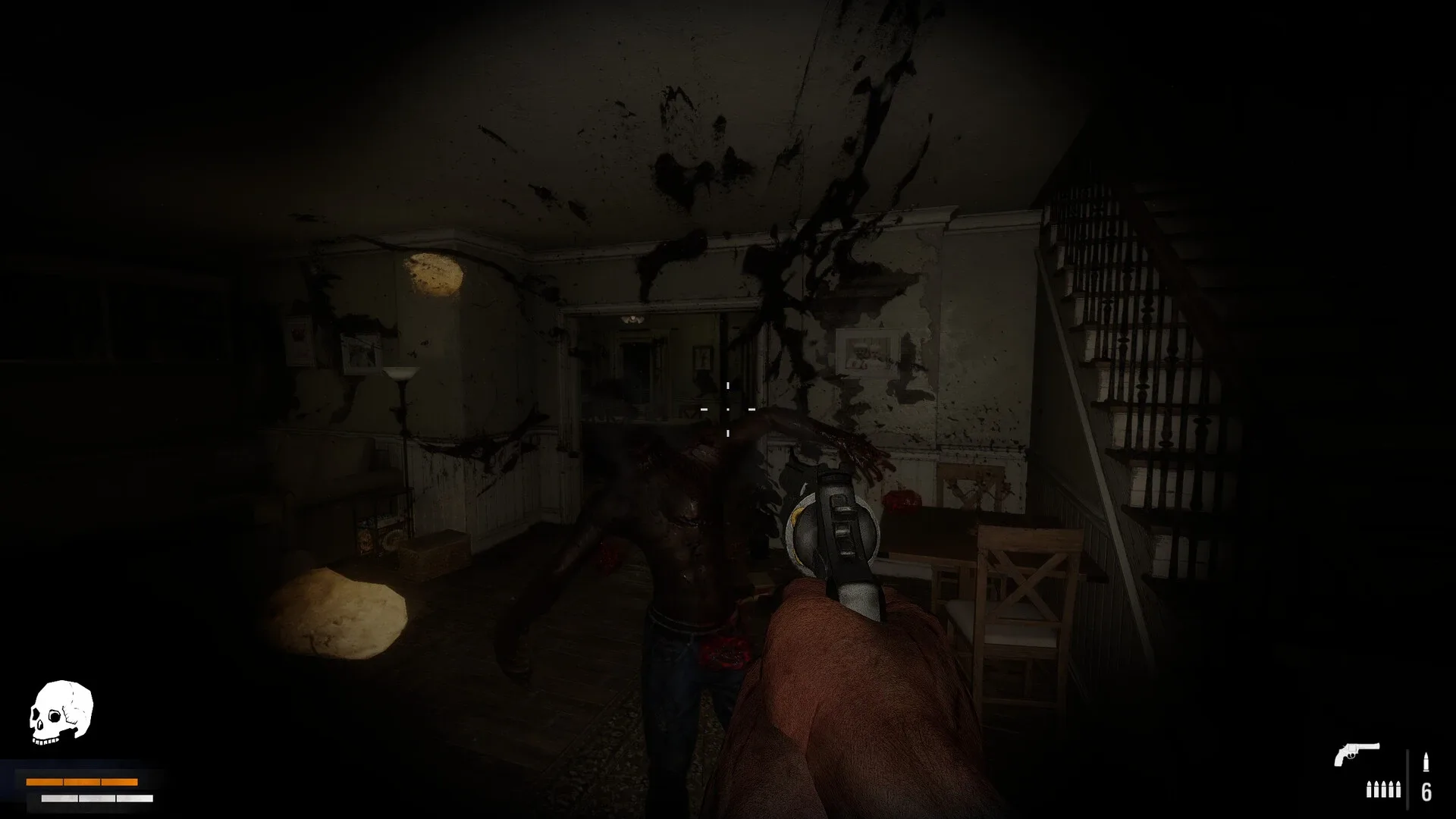
Task: Click the middle bullet in the ammo row
Action: click(1384, 789)
